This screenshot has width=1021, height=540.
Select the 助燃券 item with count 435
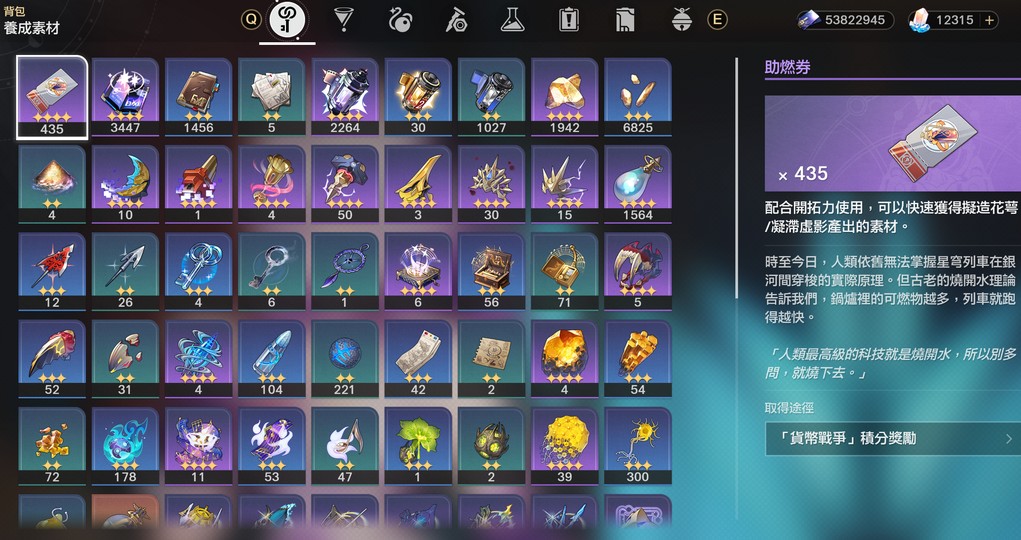tap(52, 96)
